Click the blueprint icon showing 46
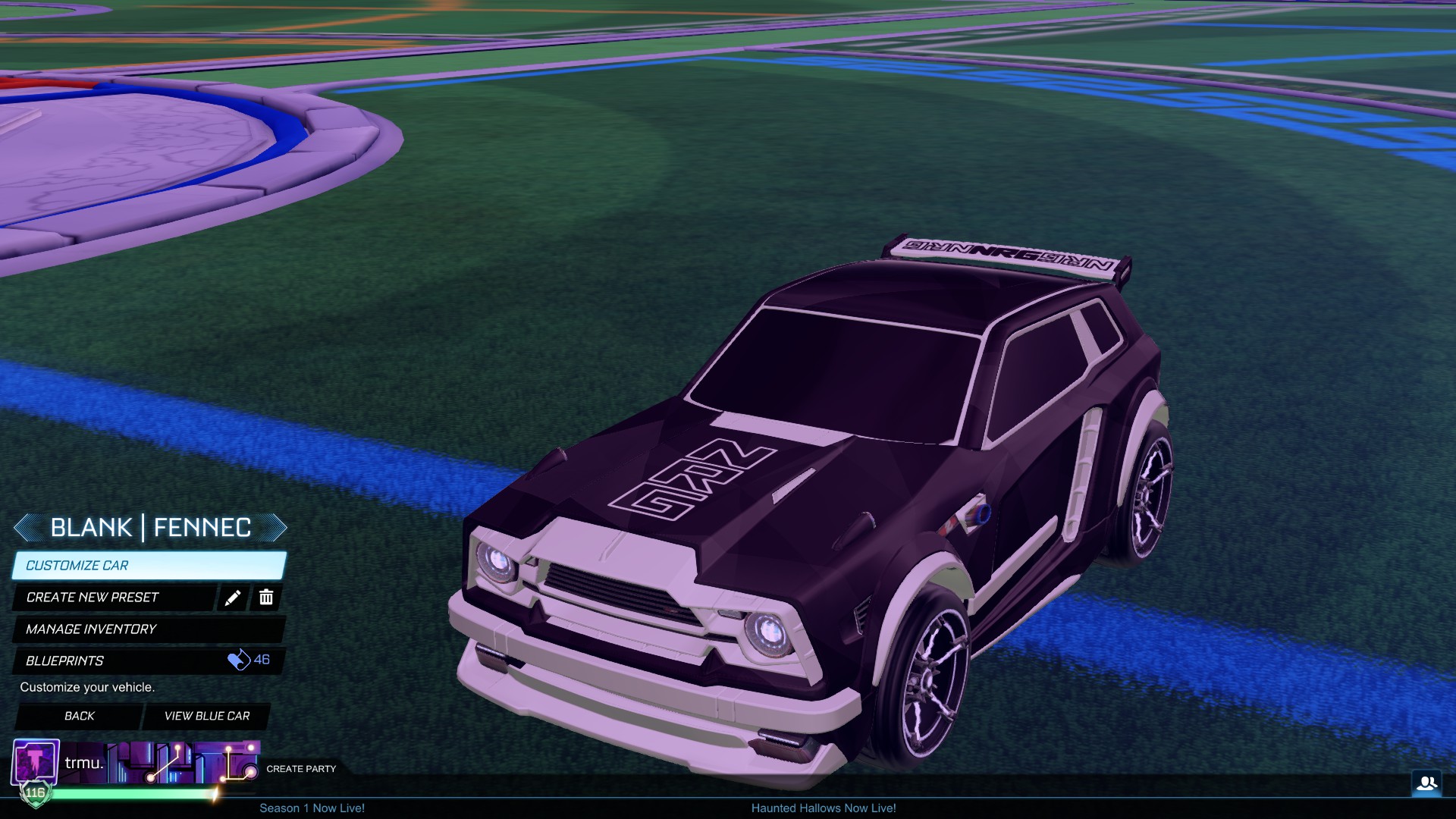This screenshot has width=1456, height=819. click(x=240, y=661)
